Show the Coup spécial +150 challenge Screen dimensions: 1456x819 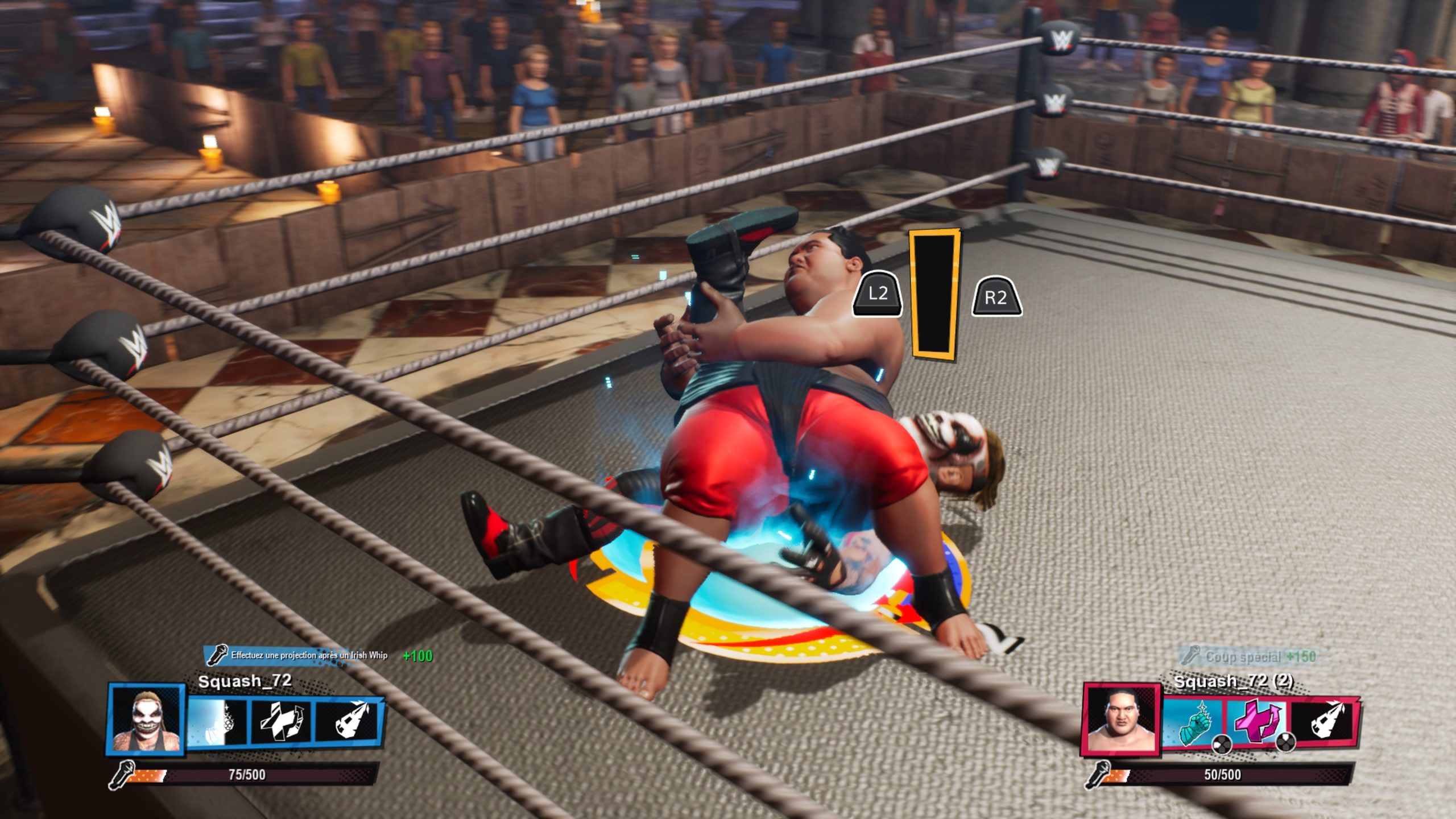tap(1251, 657)
